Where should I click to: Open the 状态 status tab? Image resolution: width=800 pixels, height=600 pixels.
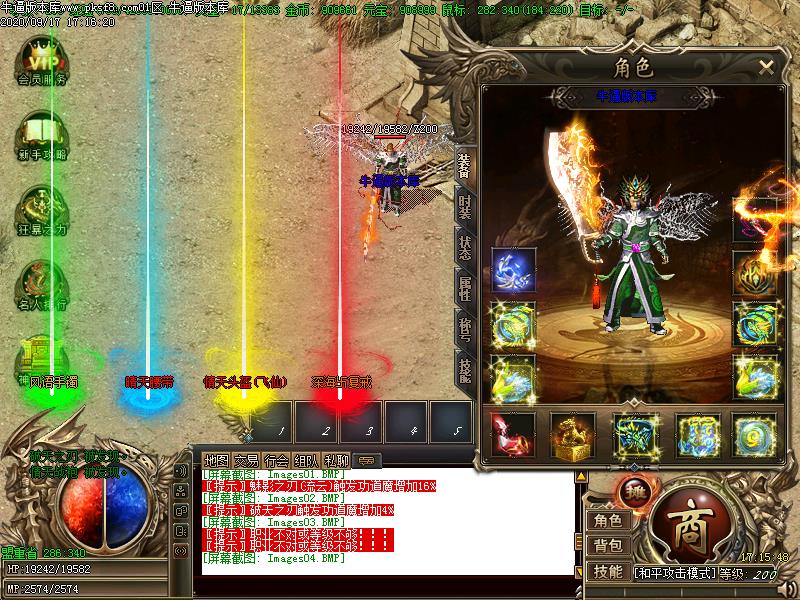(x=465, y=247)
